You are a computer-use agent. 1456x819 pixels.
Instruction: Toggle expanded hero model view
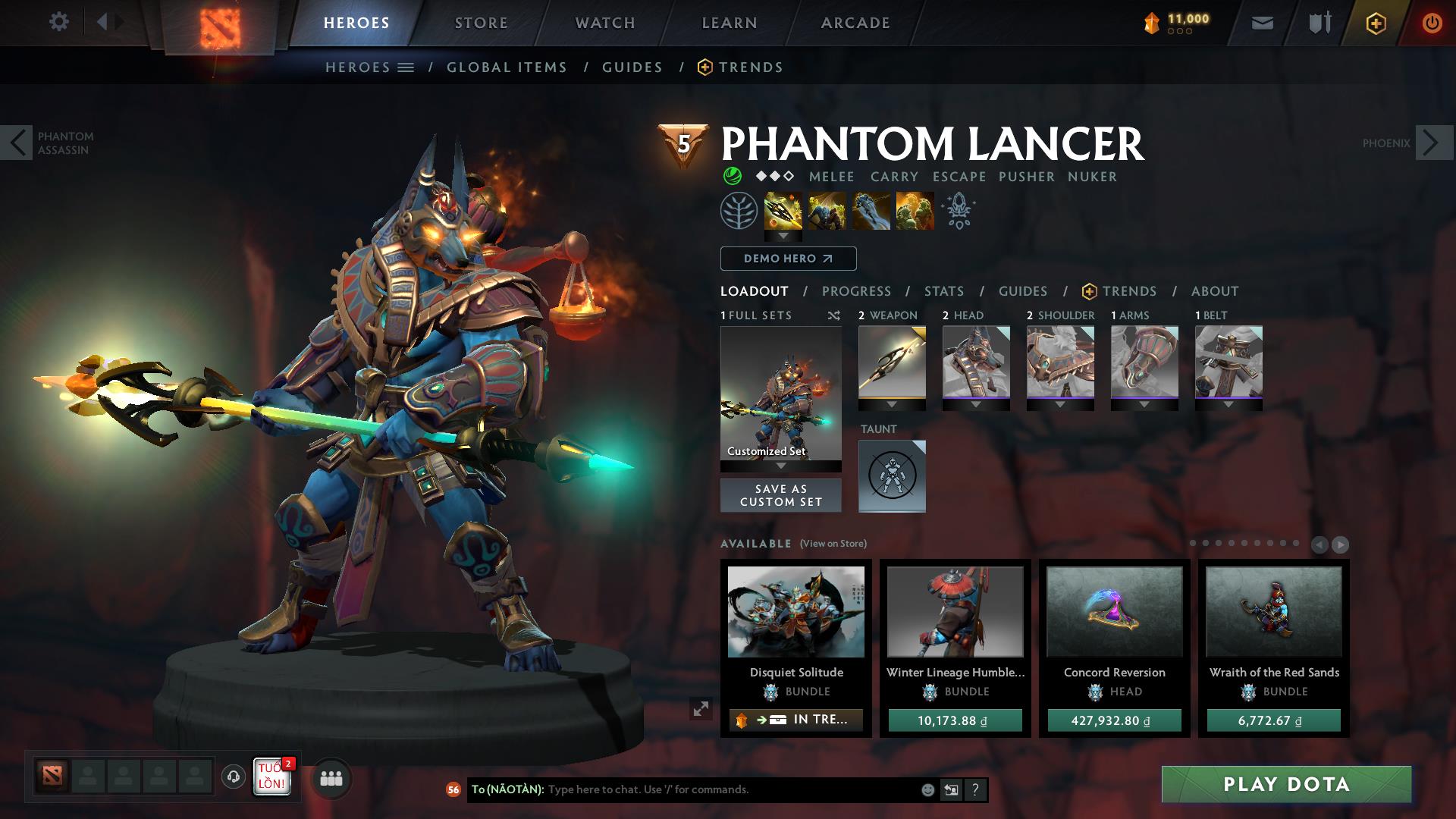point(701,711)
